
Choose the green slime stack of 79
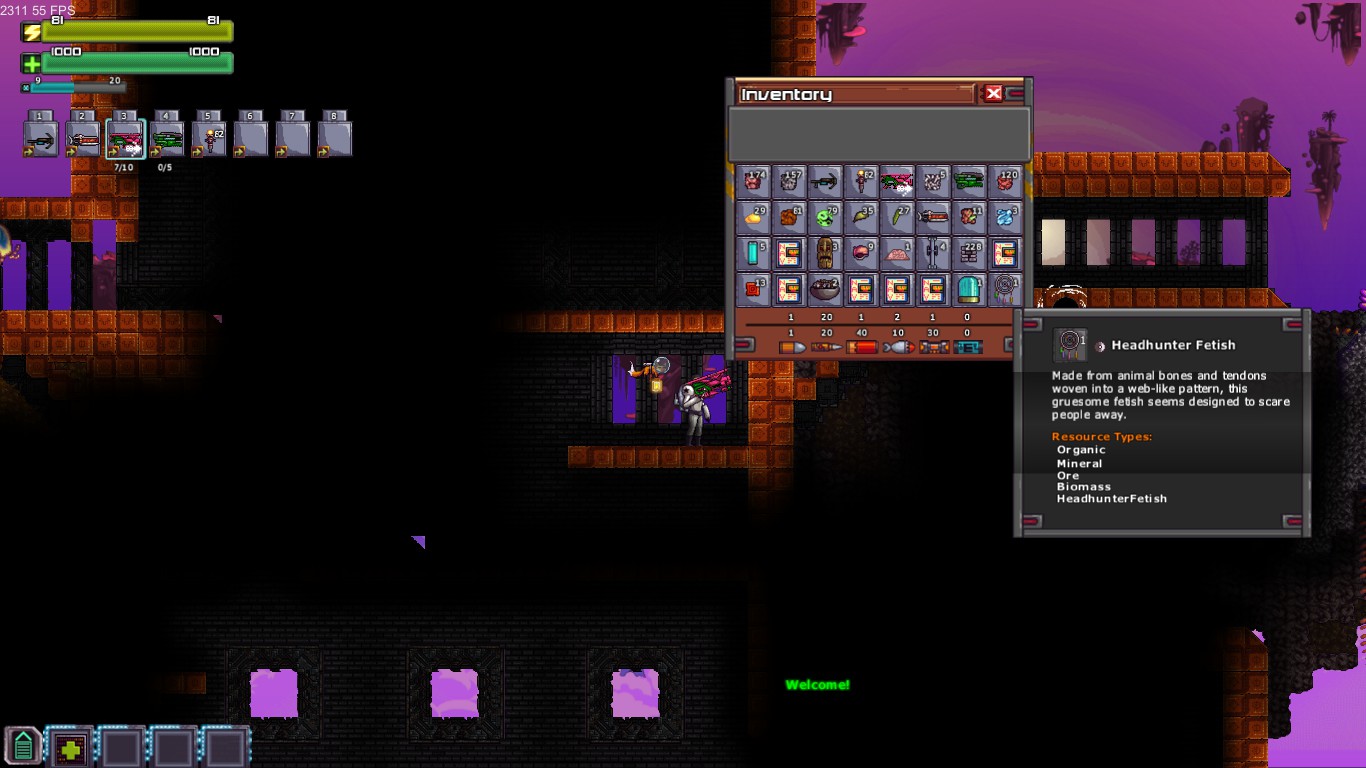[825, 218]
